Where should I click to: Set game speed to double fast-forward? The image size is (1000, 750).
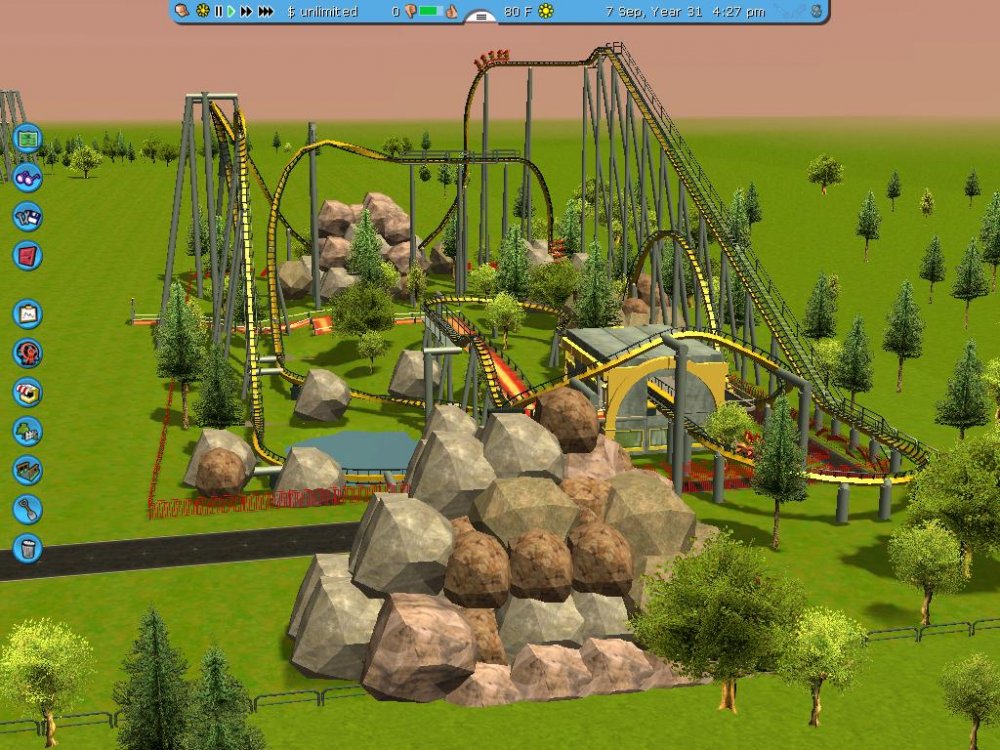(245, 11)
